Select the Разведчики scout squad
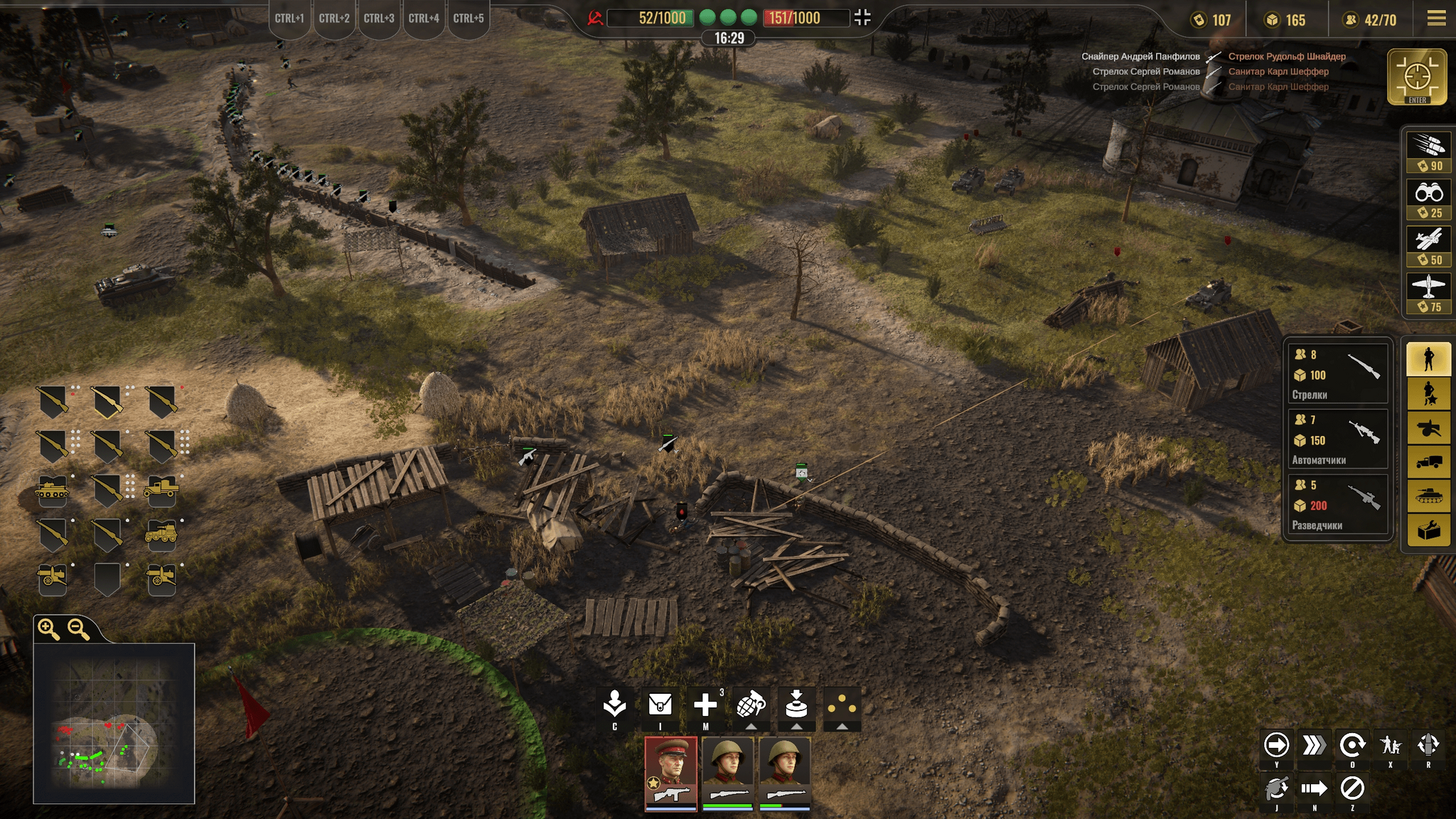Image resolution: width=1456 pixels, height=819 pixels. click(1337, 505)
